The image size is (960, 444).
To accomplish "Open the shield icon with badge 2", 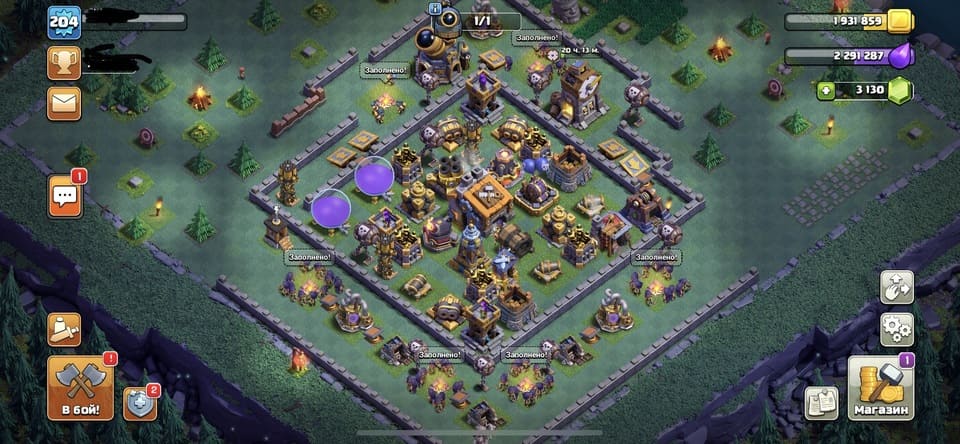I will coord(139,402).
